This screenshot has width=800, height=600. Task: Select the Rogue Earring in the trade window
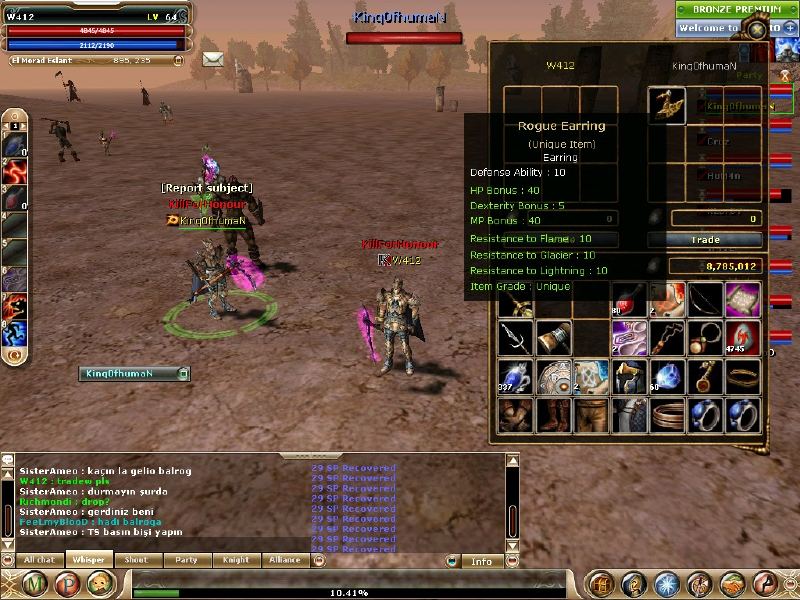(667, 106)
